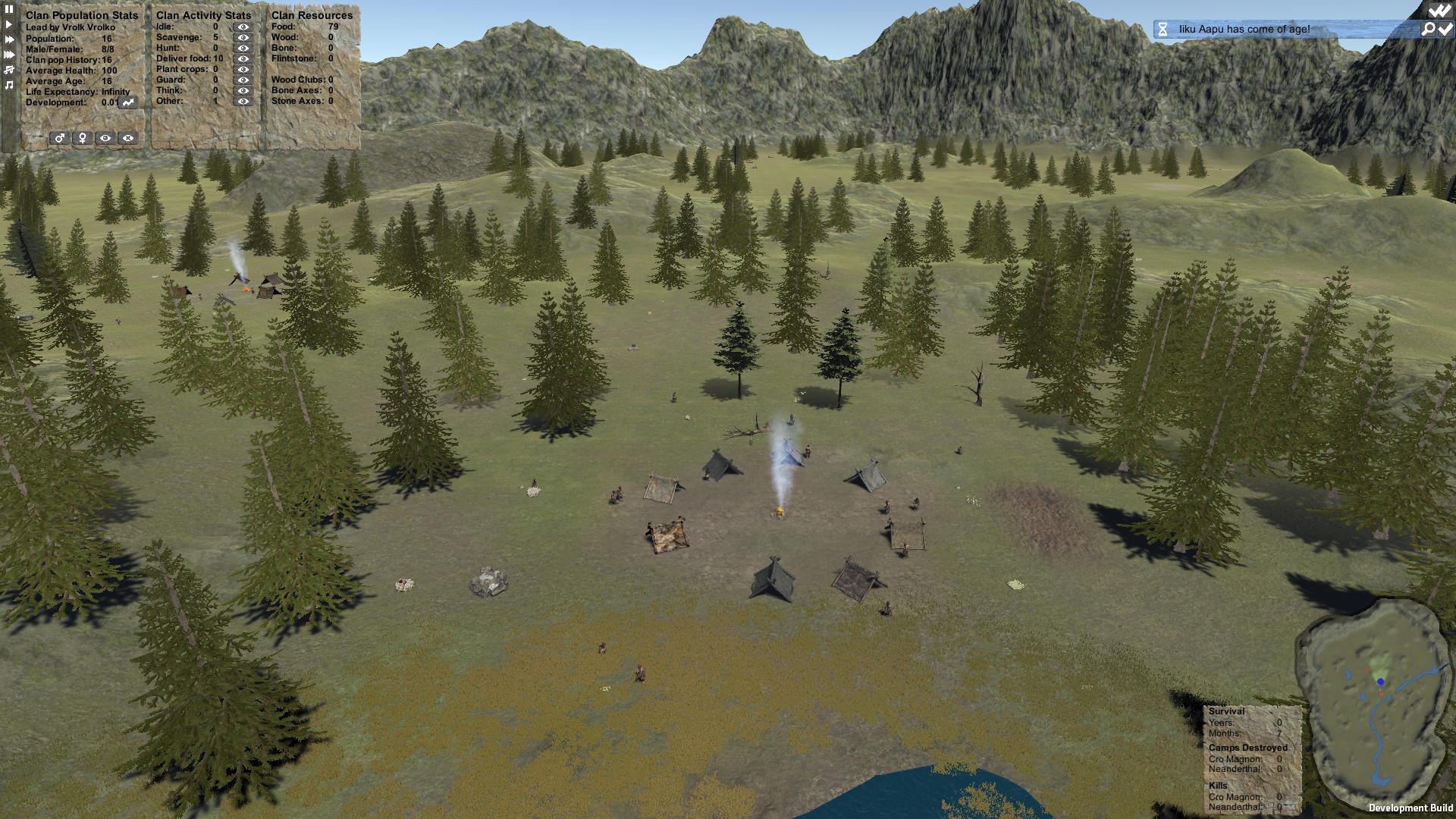1456x819 pixels.
Task: Click the hourglass icon on the notification
Action: tap(1163, 30)
